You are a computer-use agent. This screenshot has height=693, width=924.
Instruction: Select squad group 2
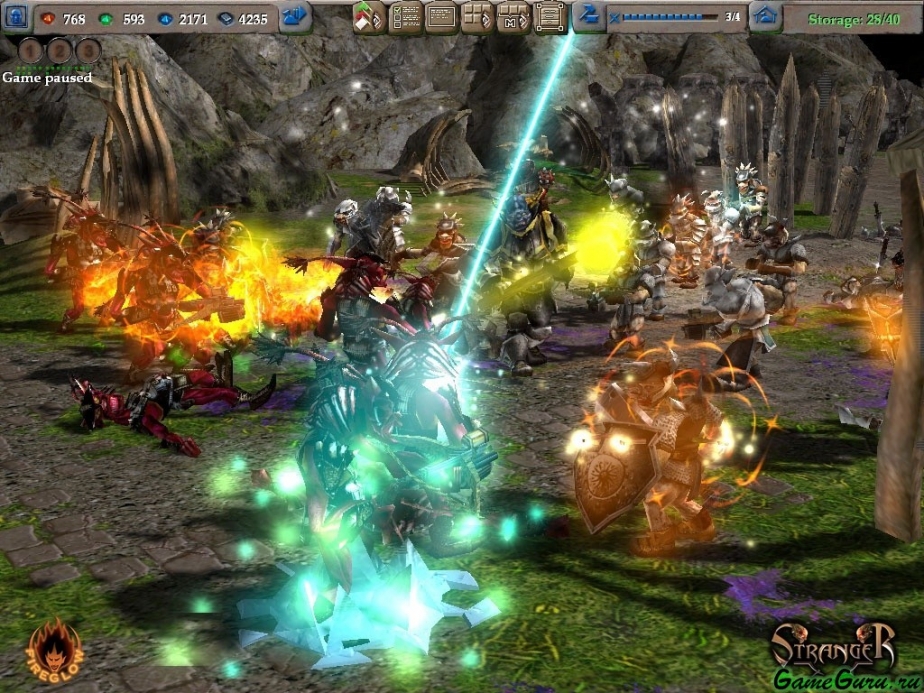(59, 50)
